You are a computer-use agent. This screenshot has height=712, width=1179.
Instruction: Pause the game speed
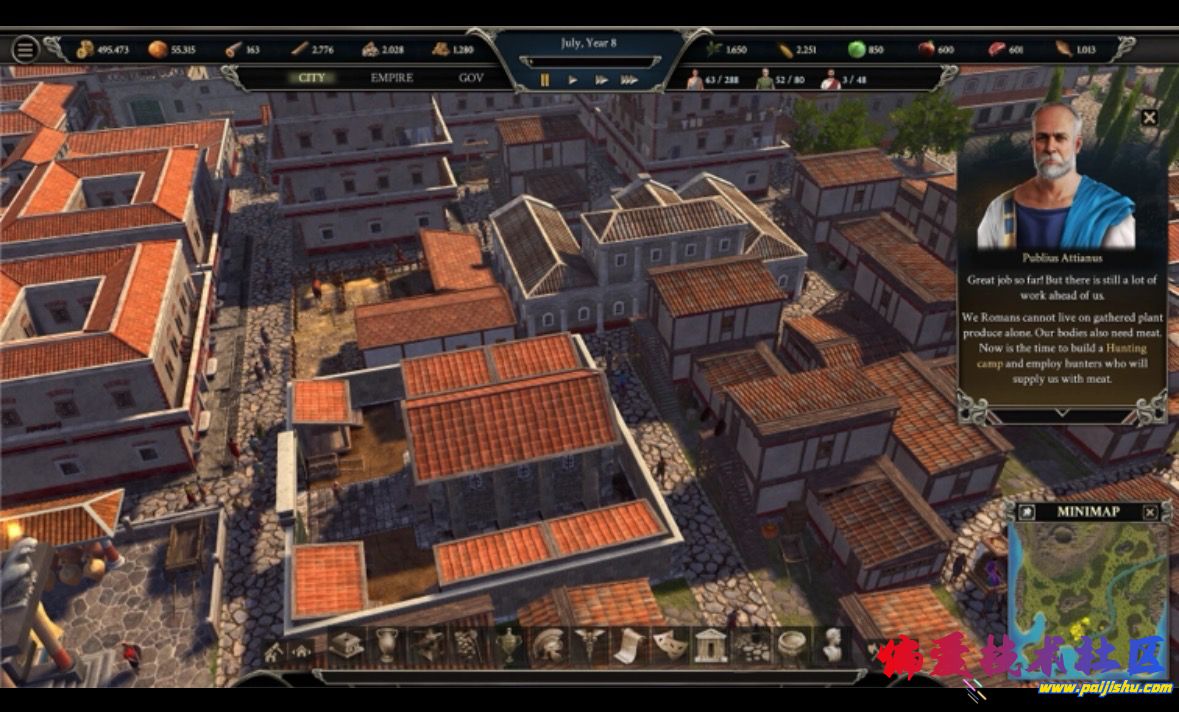click(545, 80)
